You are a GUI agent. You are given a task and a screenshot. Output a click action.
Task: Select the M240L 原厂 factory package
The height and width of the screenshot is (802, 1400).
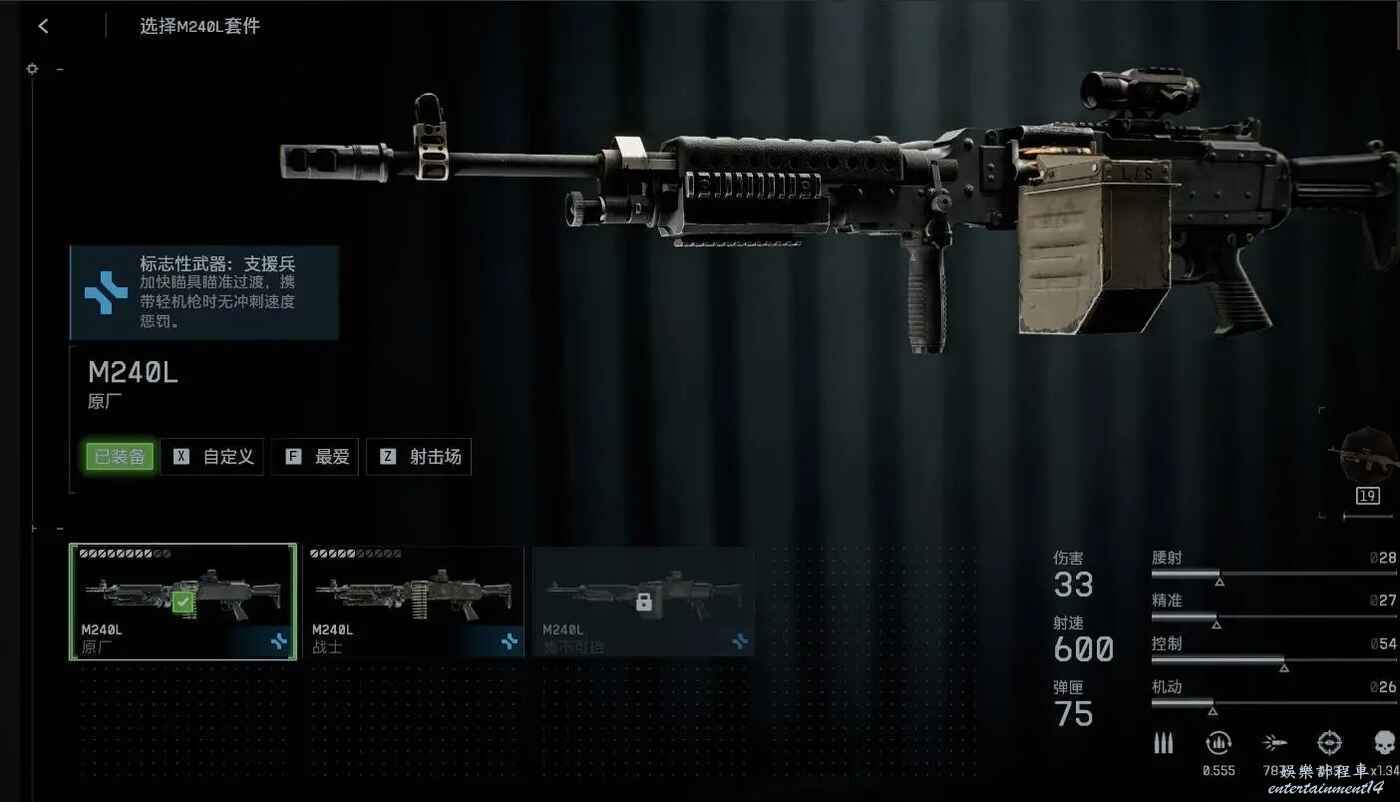coord(183,602)
